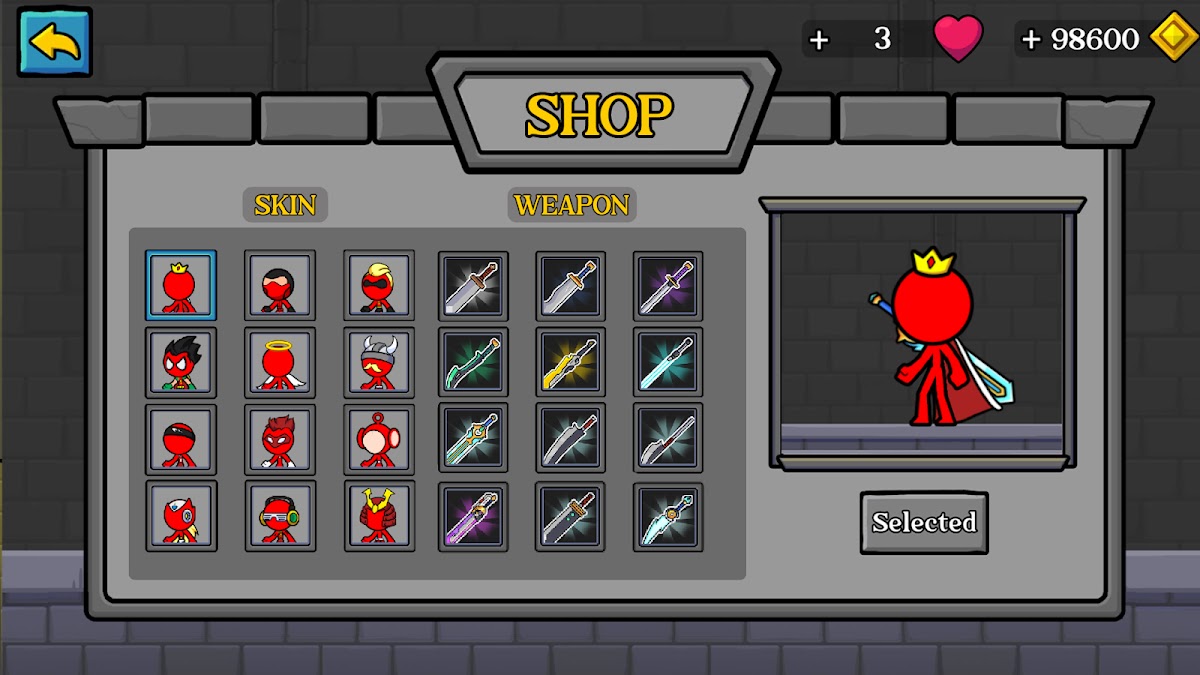Viewport: 1200px width, 675px height.
Task: Add more hearts with the plus button
Action: point(819,40)
